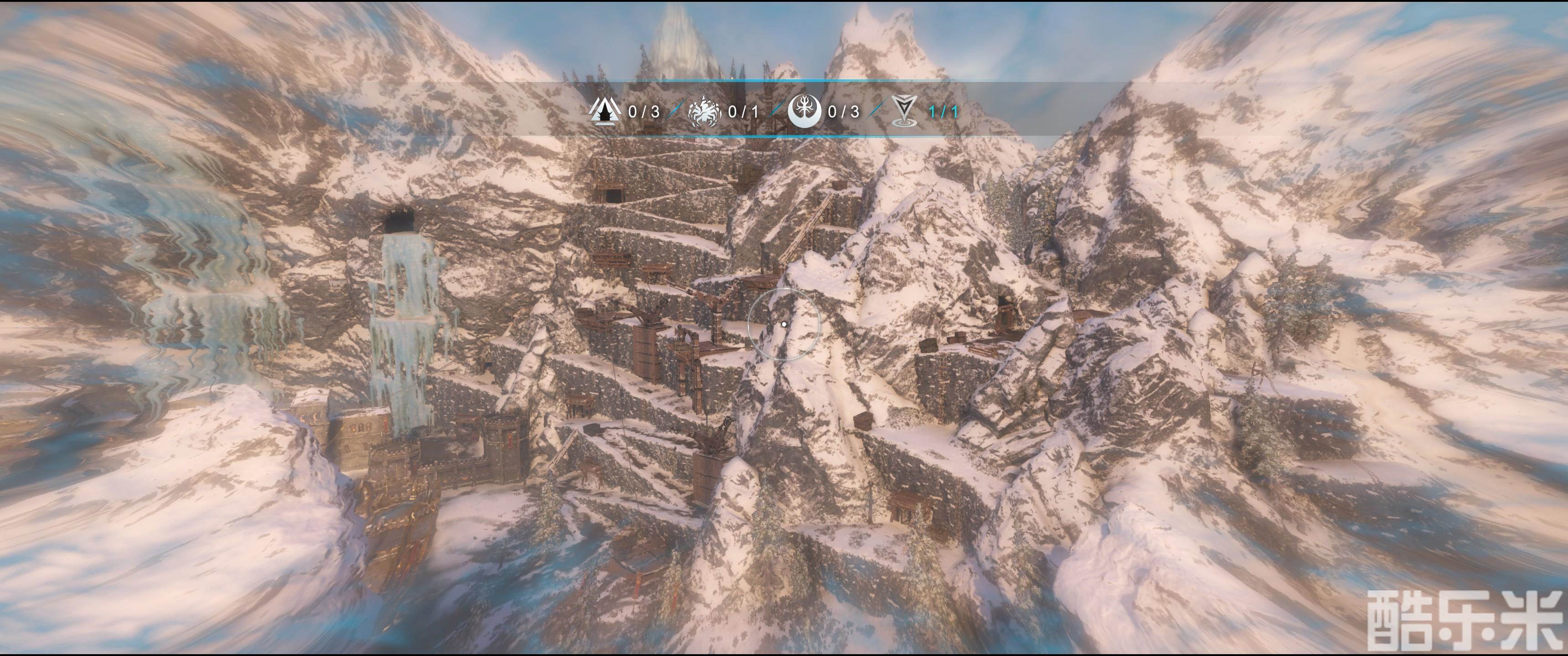Select the Gondorian artifact tower icon
The image size is (1568, 656).
[x=604, y=111]
